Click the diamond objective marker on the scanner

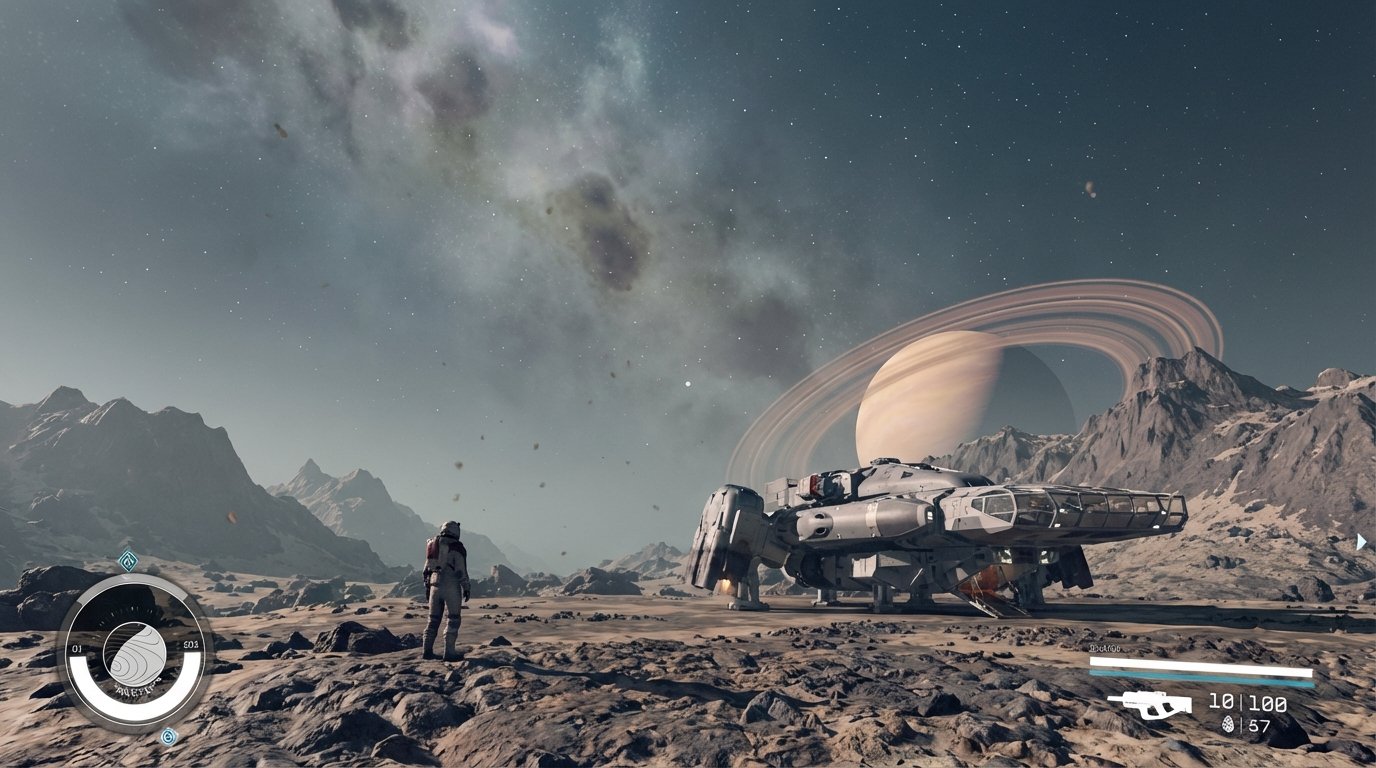pos(128,561)
